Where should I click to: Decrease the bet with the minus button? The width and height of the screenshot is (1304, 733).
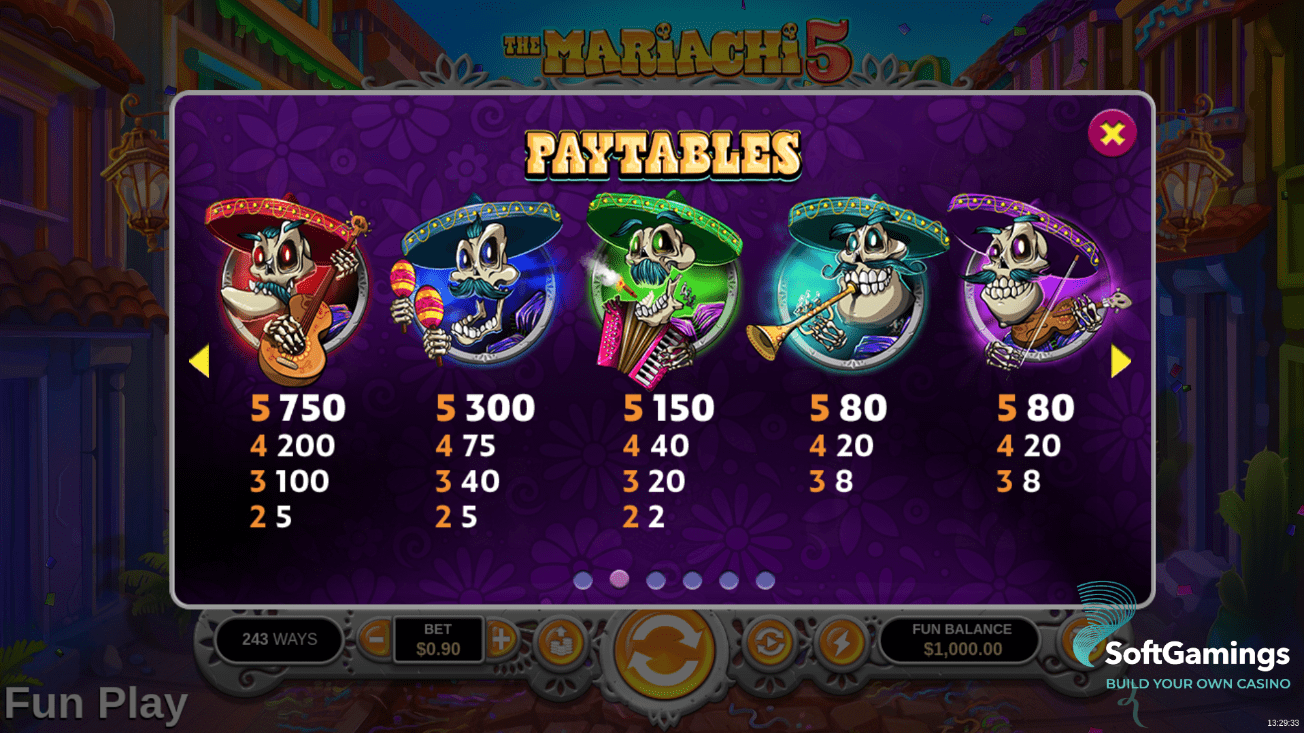click(375, 639)
